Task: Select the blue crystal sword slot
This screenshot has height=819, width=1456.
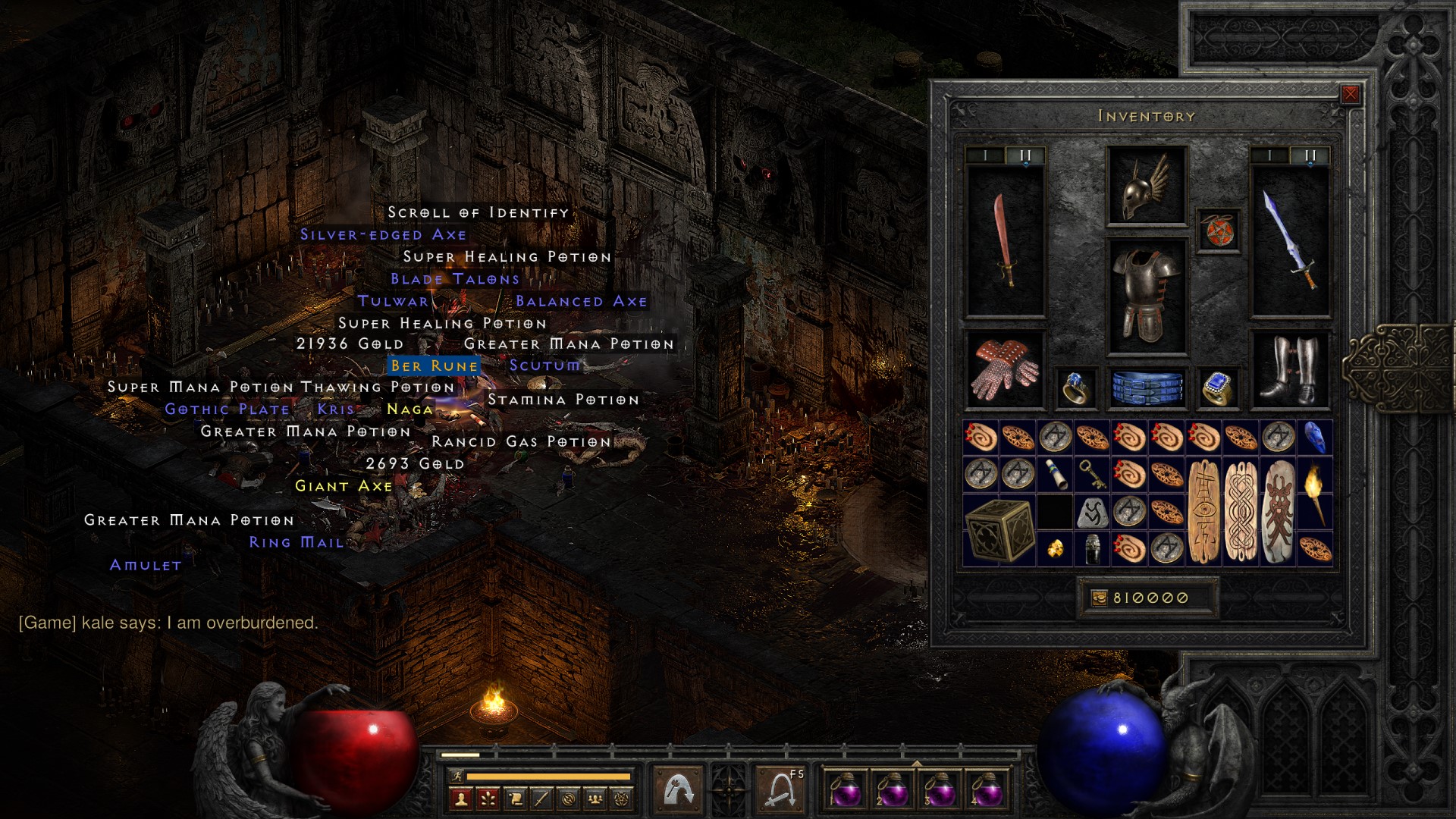Action: pos(1289,241)
